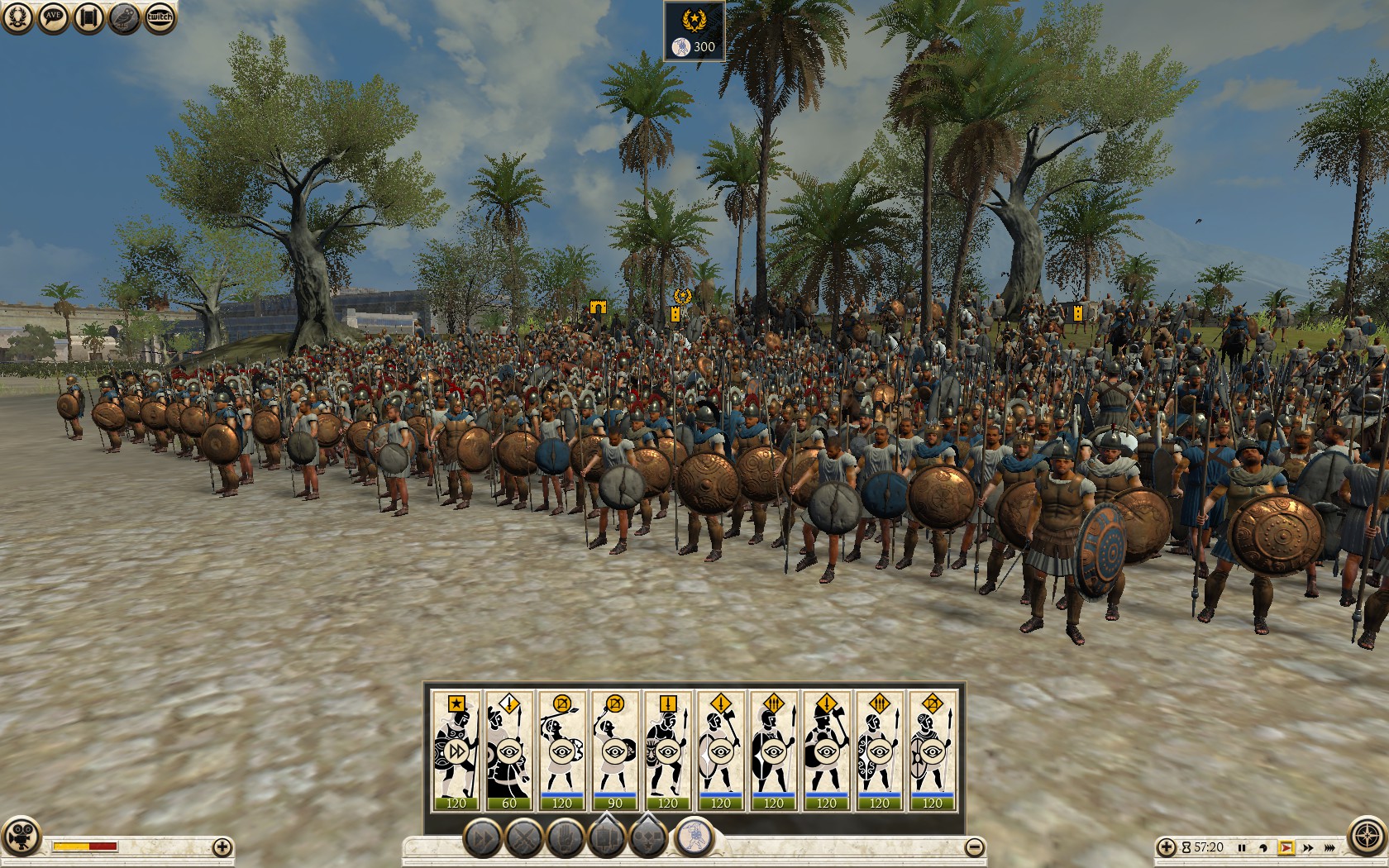1389x868 pixels.
Task: Open the shapes group formations button
Action: [x=649, y=839]
